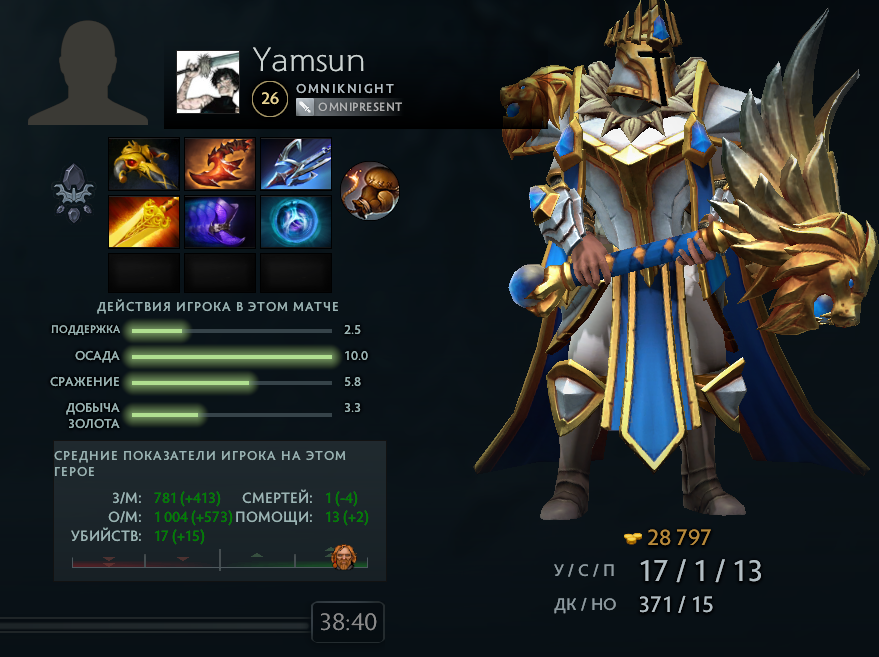879x657 pixels.
Task: Click the Omnipresent hero title badge
Action: pyautogui.click(x=349, y=107)
